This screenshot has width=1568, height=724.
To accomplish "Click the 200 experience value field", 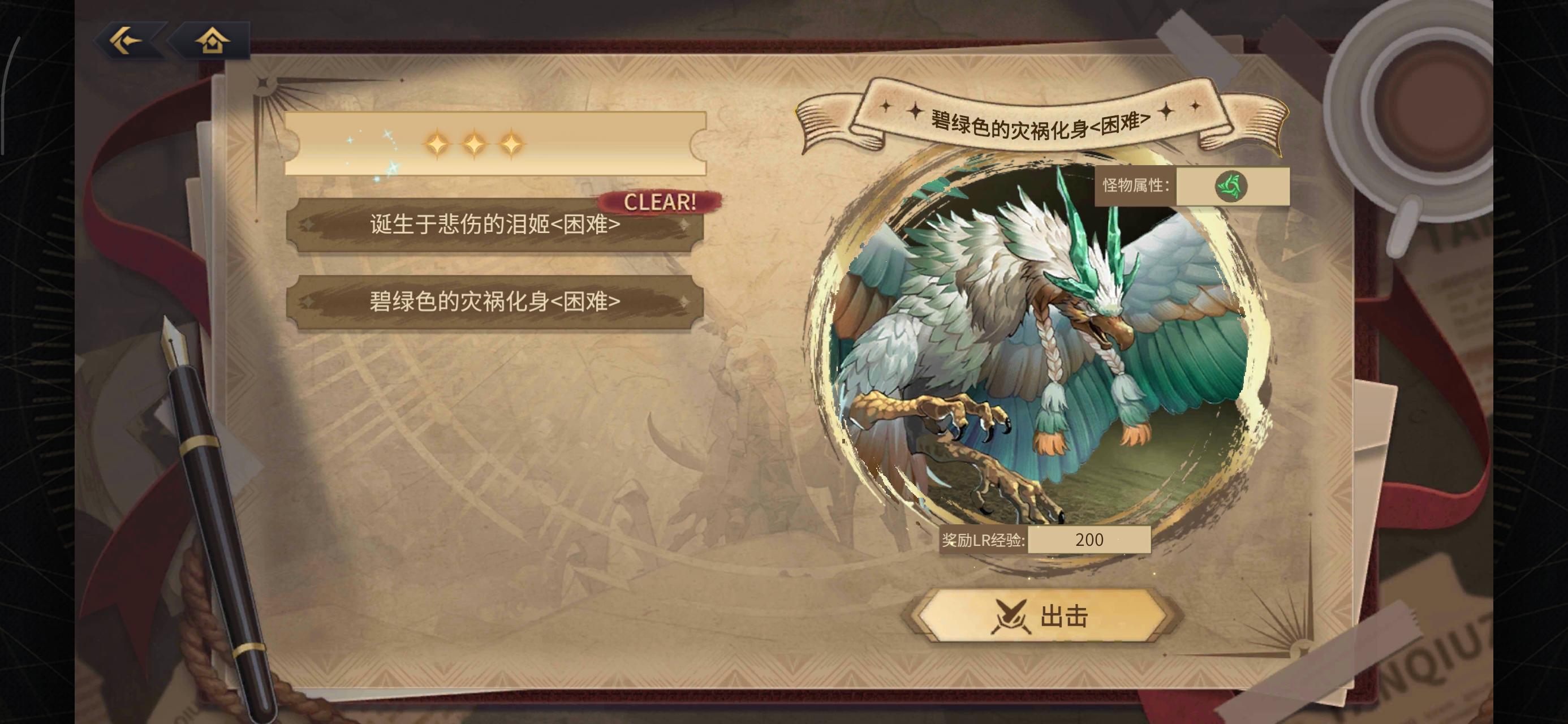I will (1089, 540).
